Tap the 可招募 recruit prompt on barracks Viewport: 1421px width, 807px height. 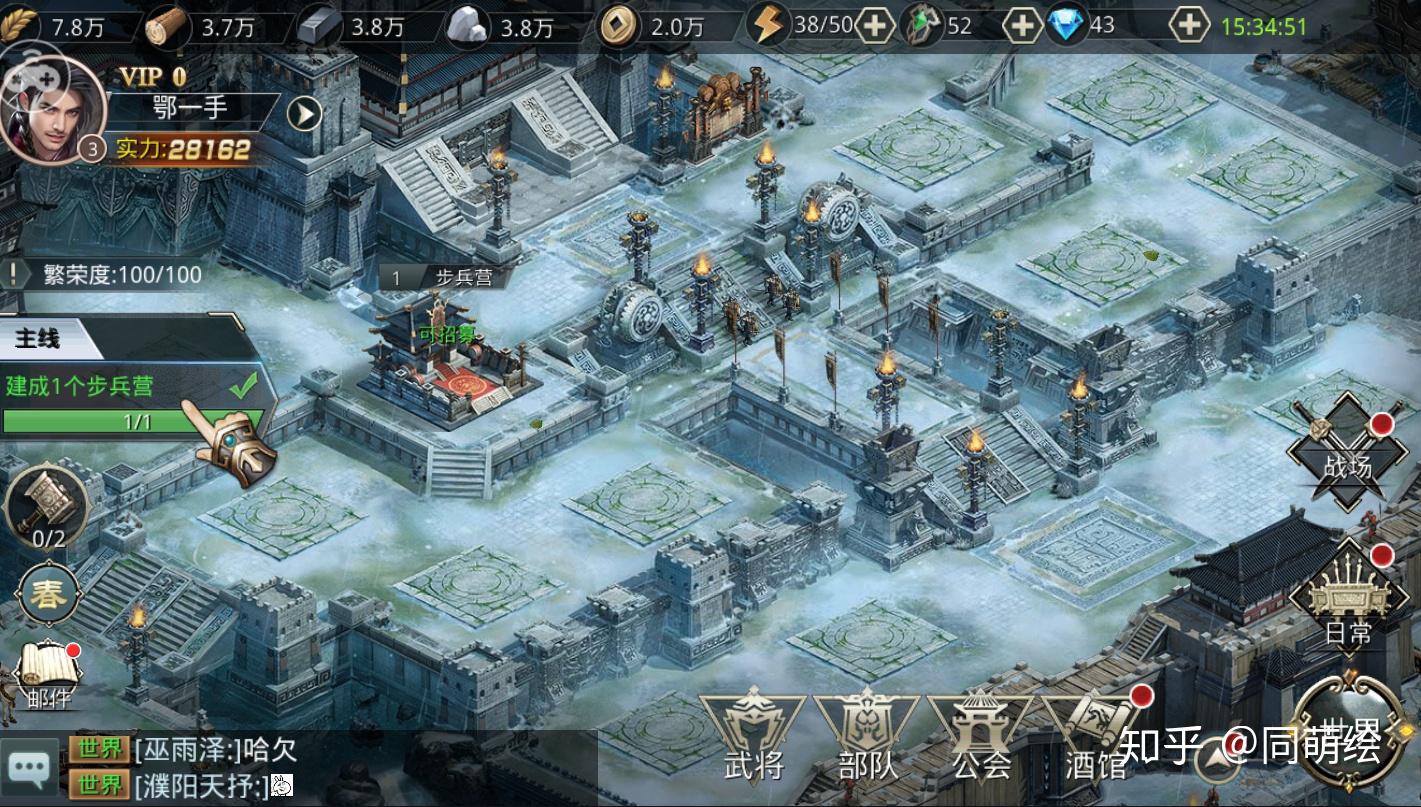[446, 335]
